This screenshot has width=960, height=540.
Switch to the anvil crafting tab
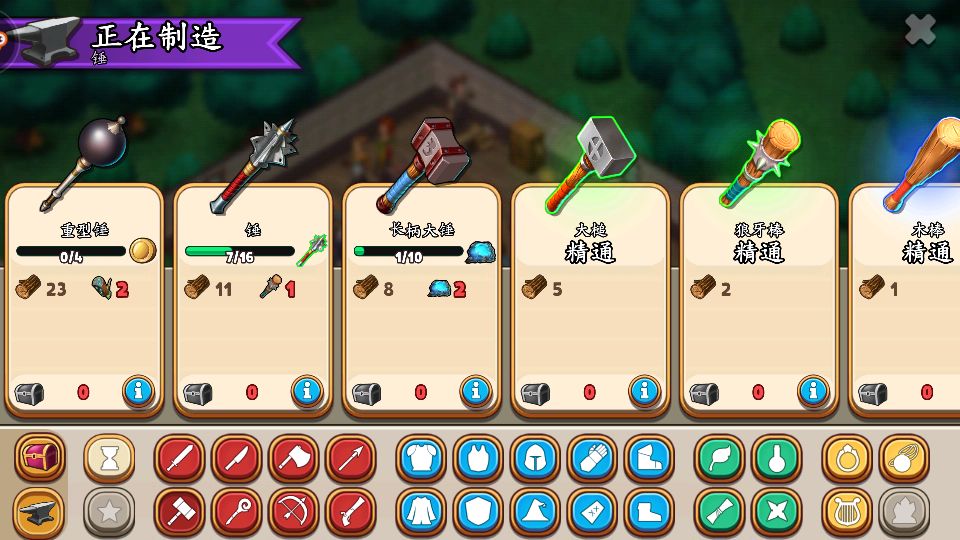[39, 512]
